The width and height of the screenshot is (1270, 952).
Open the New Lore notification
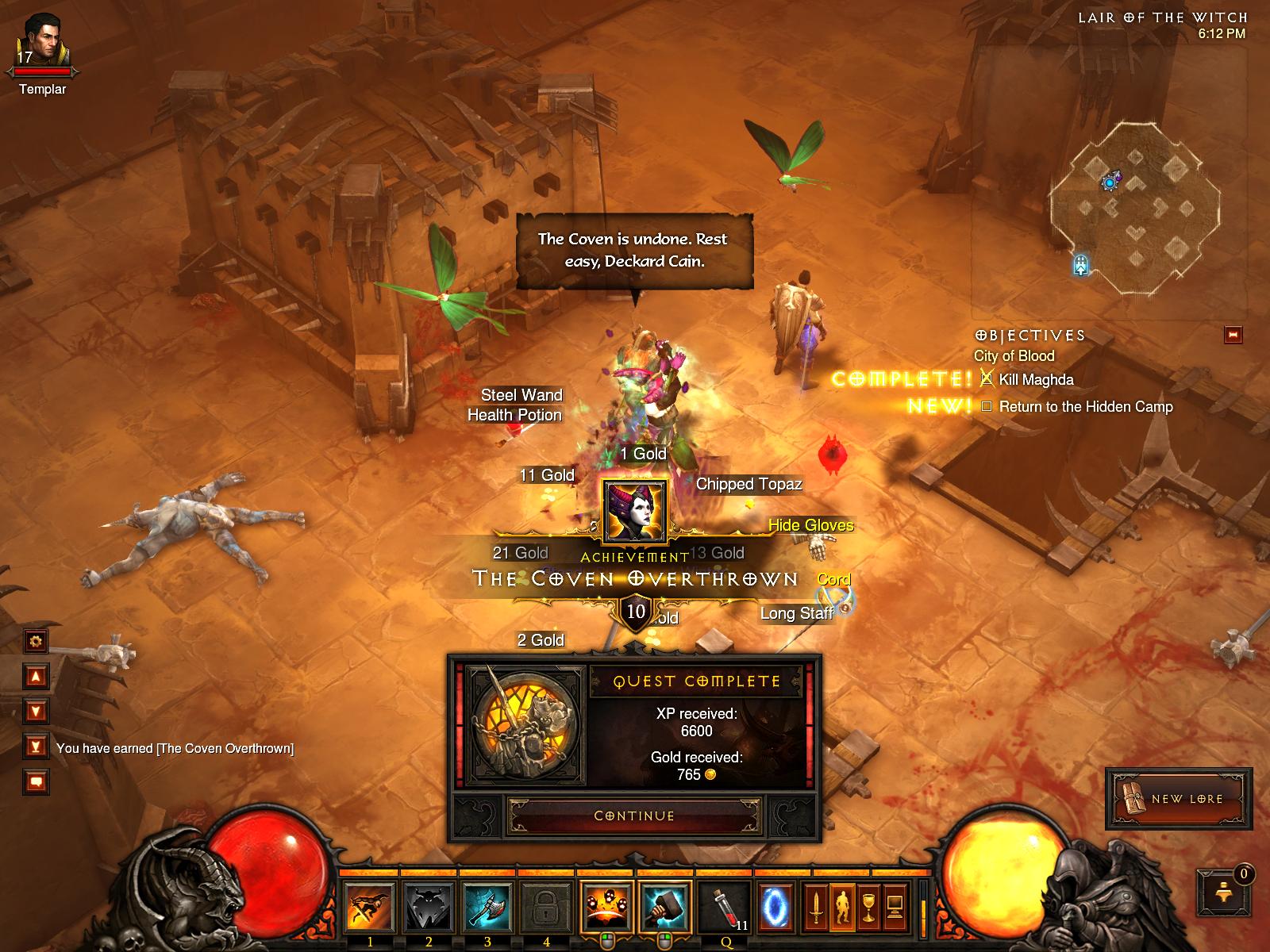(1179, 798)
